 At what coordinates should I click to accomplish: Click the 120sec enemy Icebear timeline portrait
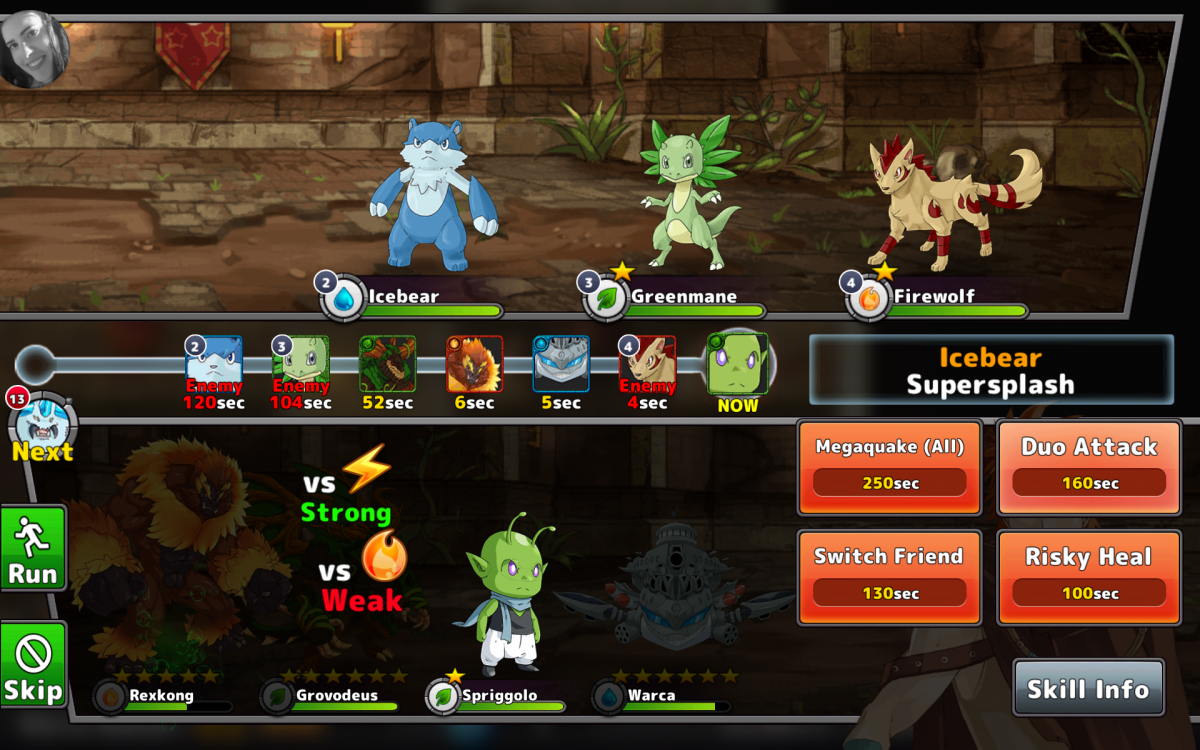(214, 362)
